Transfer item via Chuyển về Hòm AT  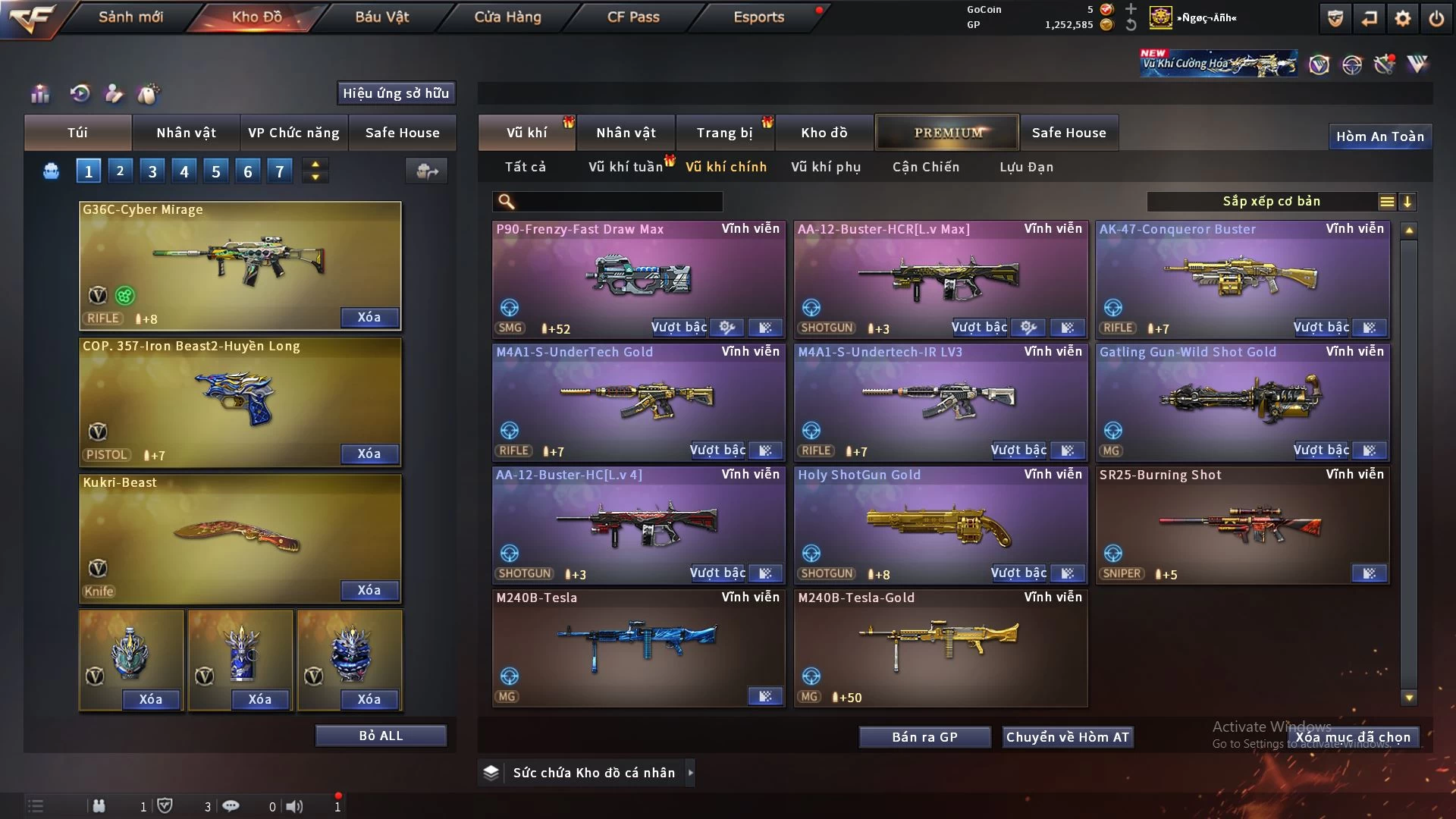coord(1067,737)
